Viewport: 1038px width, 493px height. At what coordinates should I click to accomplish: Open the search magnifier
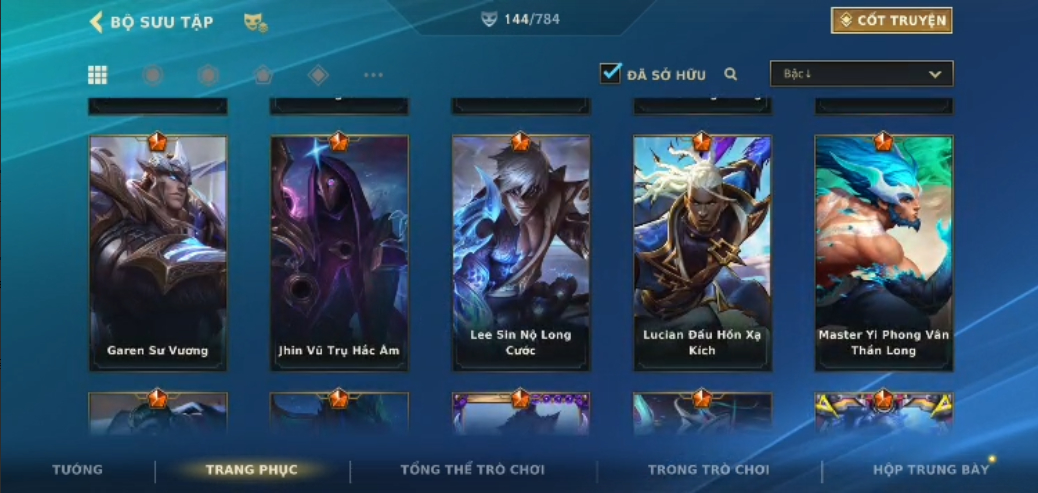731,74
